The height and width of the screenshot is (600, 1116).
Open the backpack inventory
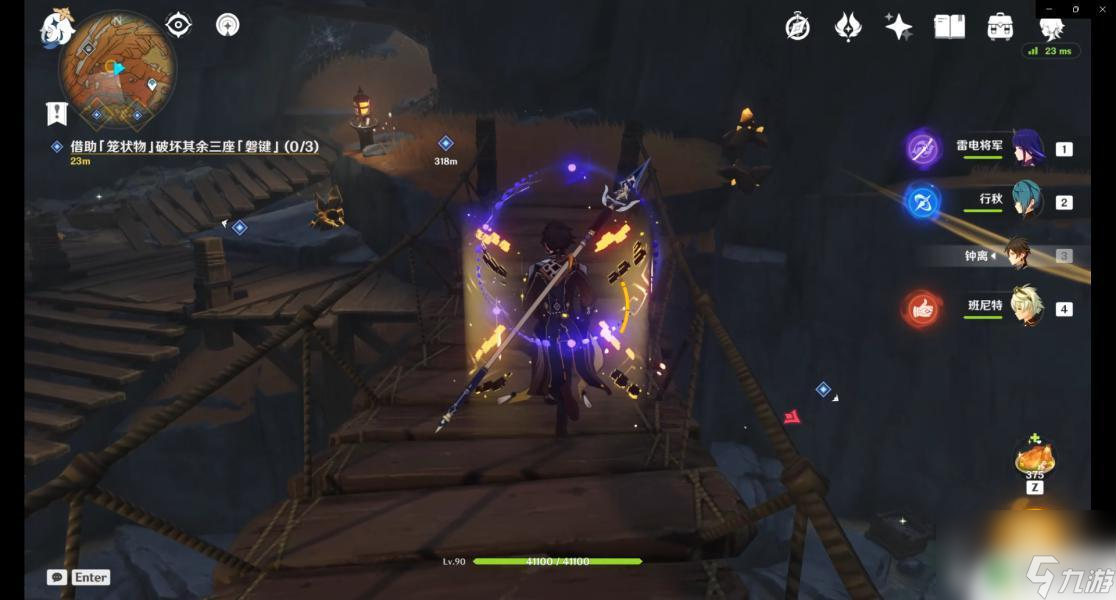click(1000, 27)
